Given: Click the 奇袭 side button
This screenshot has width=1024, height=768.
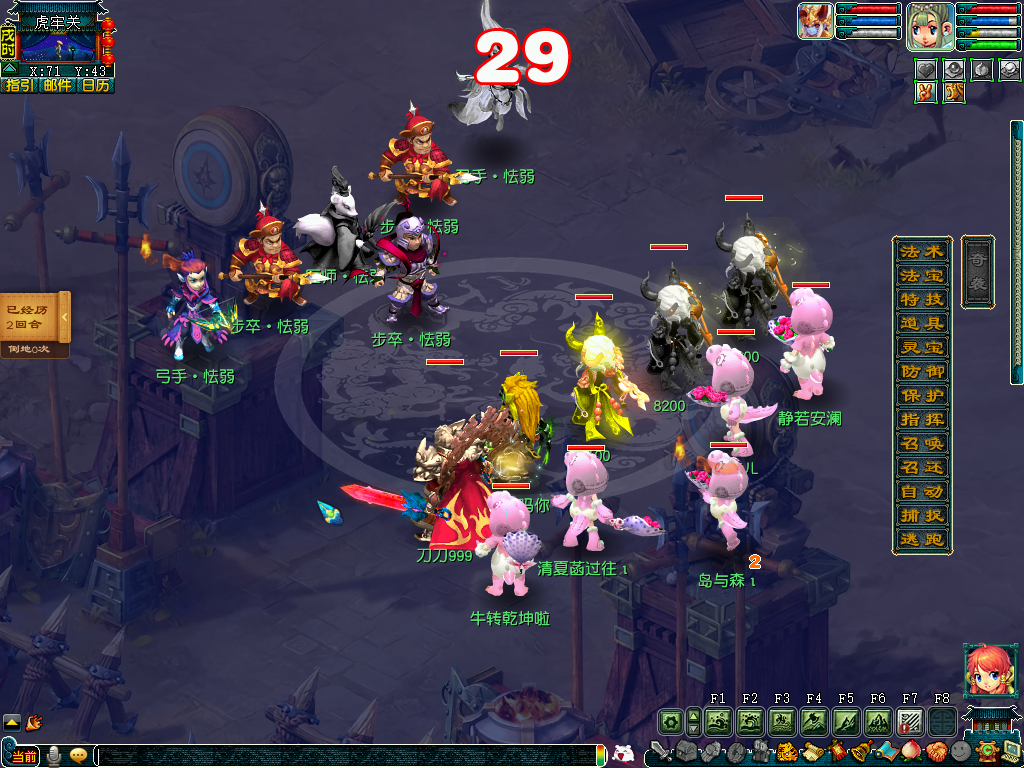Looking at the screenshot, I should (977, 271).
